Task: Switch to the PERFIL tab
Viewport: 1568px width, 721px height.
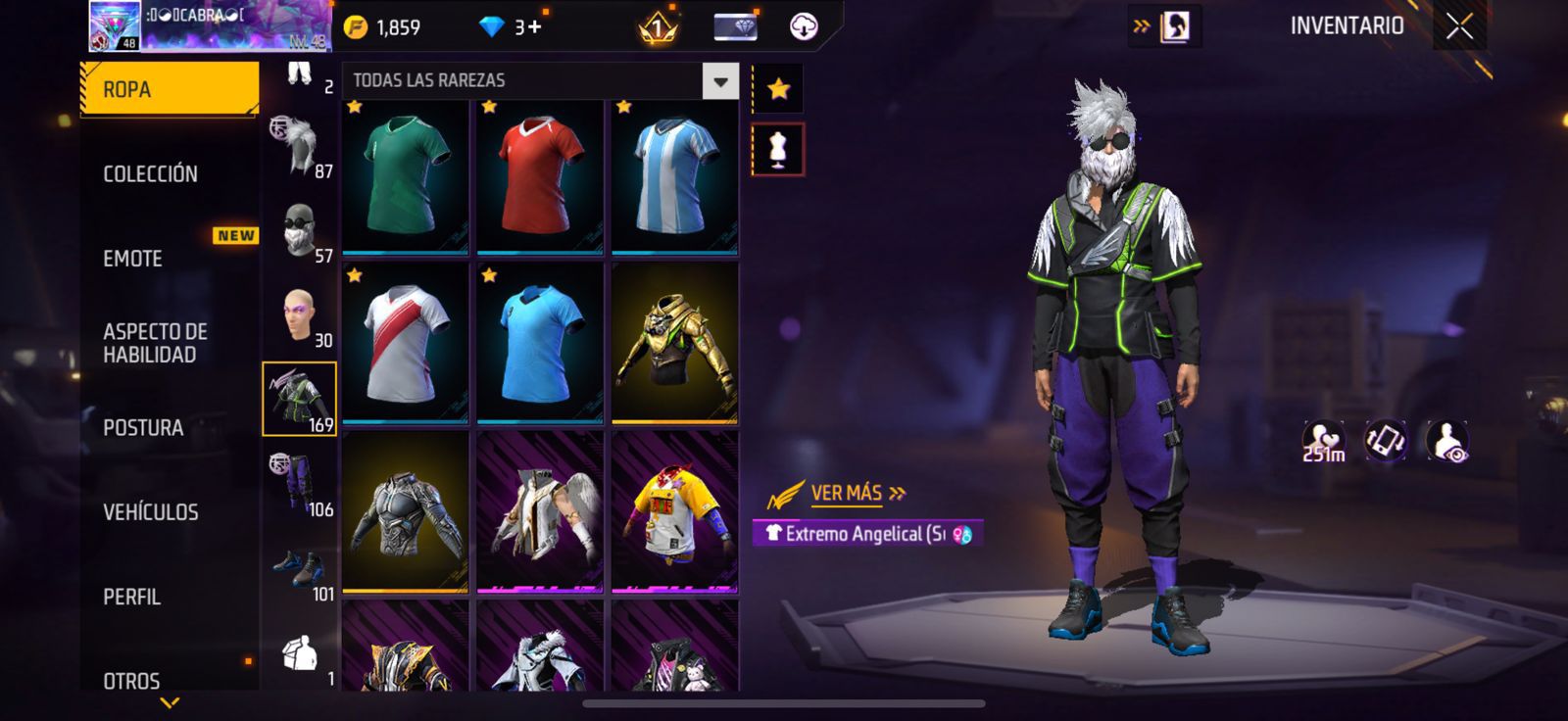Action: [132, 597]
